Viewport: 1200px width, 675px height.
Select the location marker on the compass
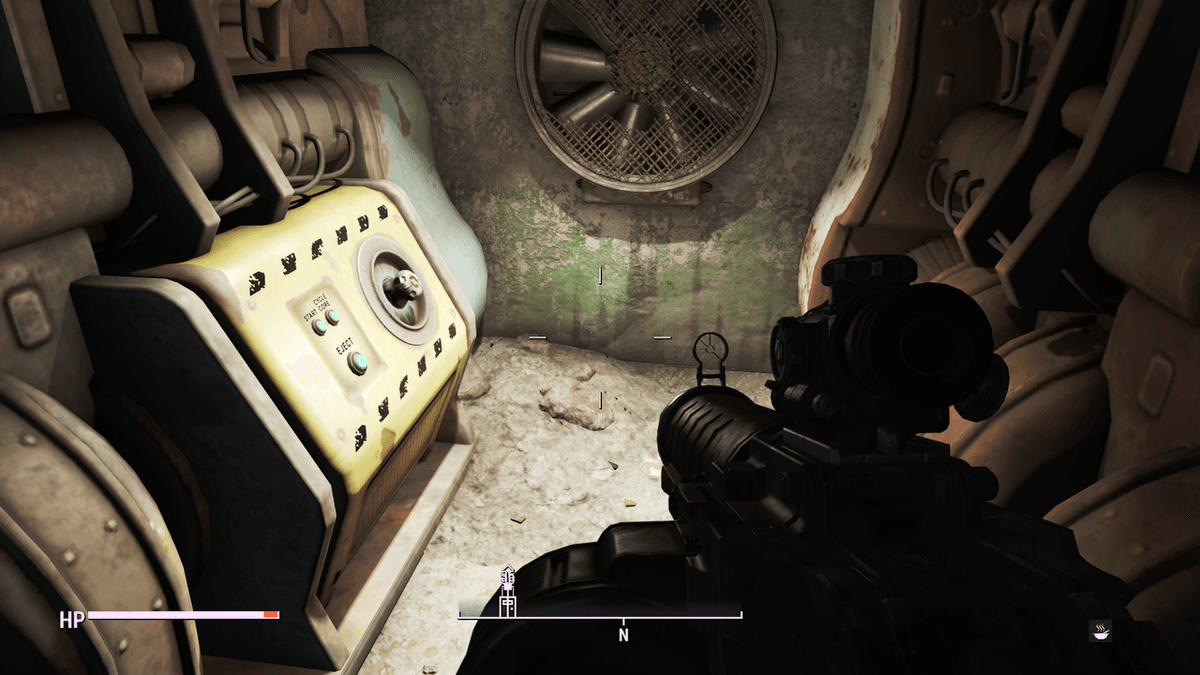(507, 591)
